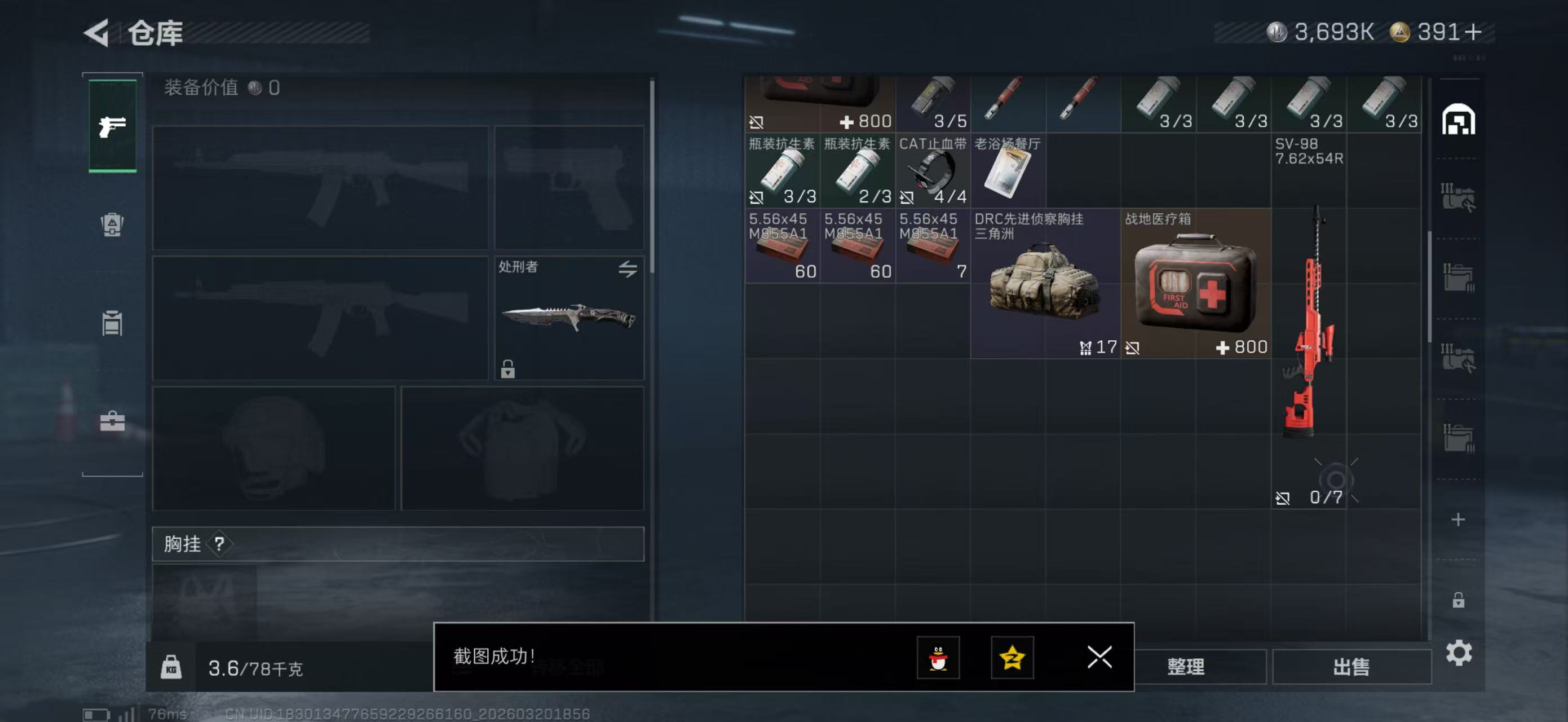Image resolution: width=1568 pixels, height=722 pixels.
Task: Open the chest rig help tooltip
Action: pos(219,544)
